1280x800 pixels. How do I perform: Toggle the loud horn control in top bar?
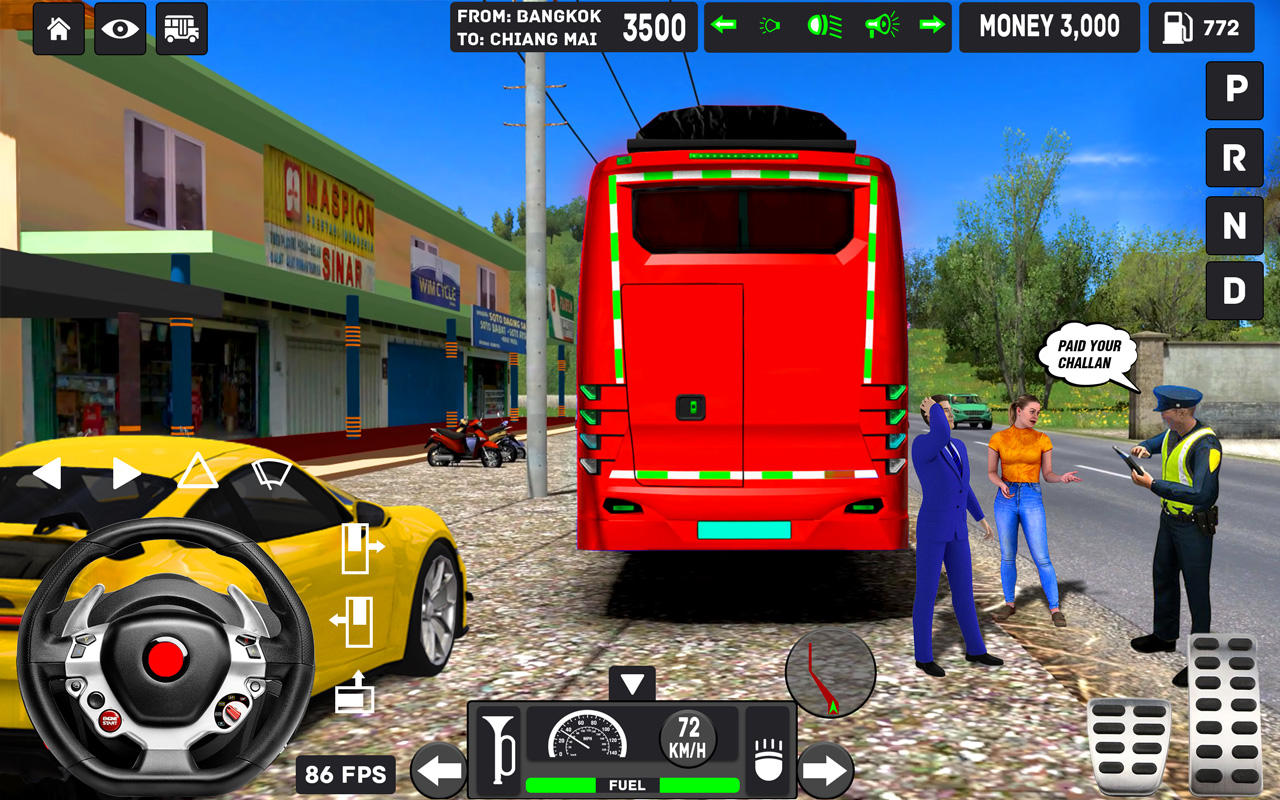881,26
